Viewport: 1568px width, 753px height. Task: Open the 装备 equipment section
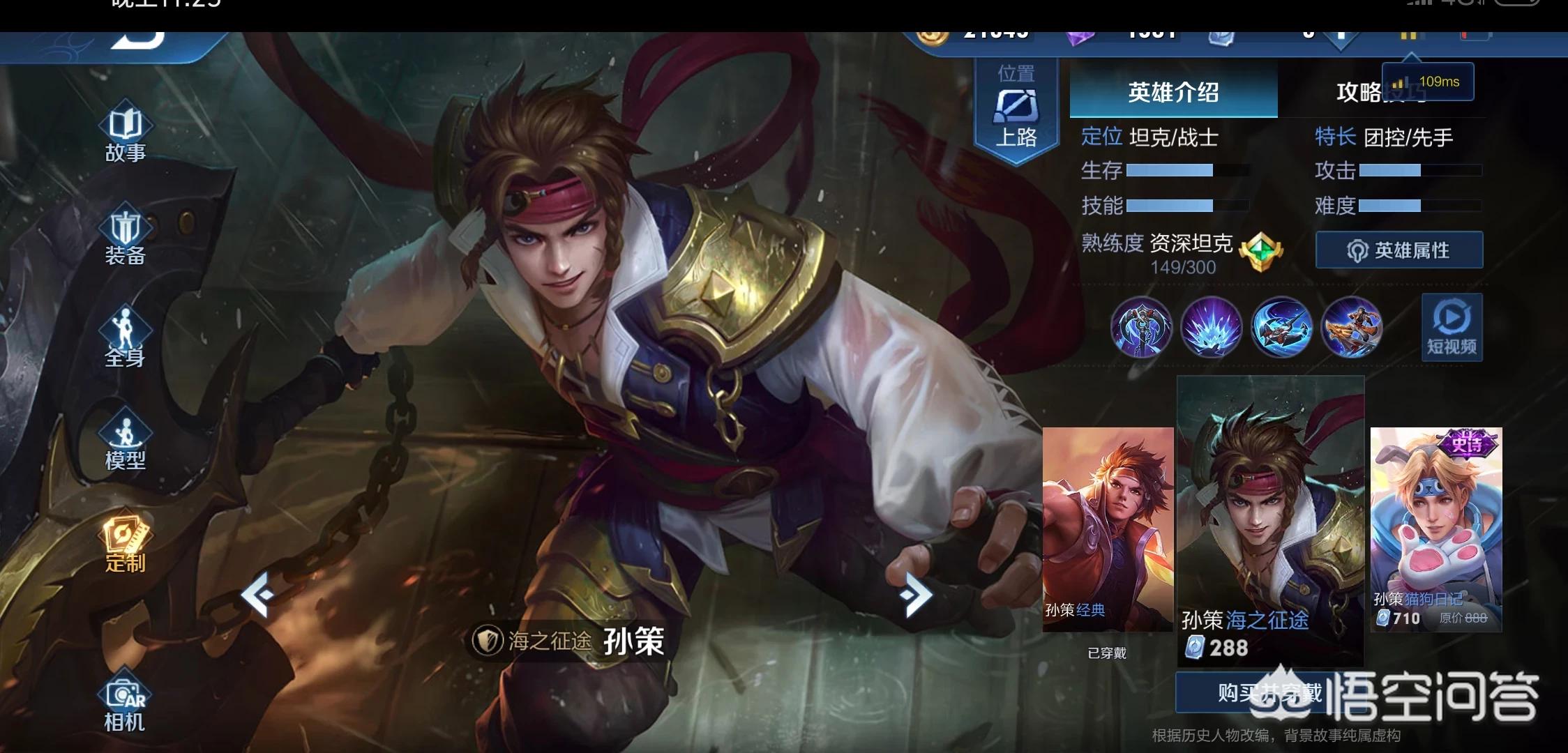(x=126, y=236)
